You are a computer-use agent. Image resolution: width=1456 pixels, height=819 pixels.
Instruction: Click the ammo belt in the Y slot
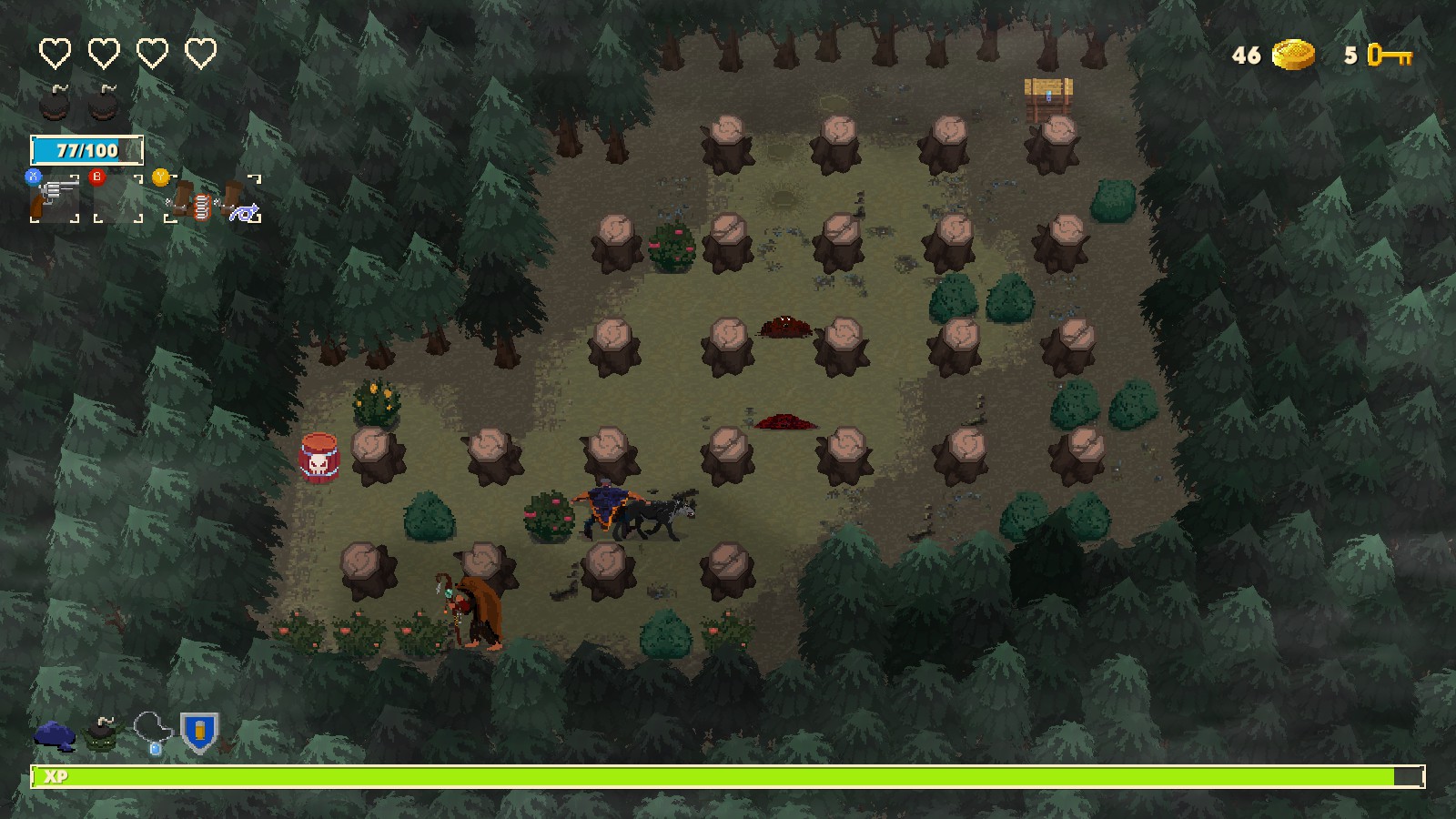pos(202,204)
